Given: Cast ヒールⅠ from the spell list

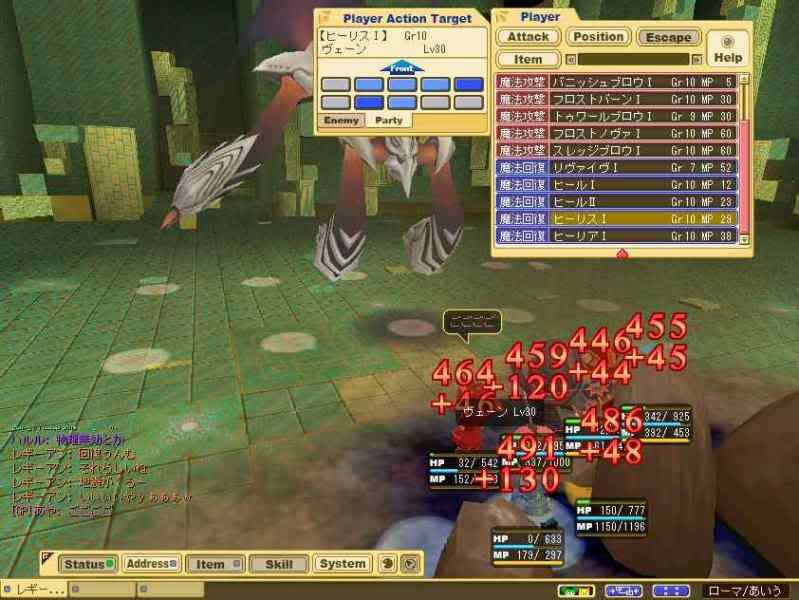Looking at the screenshot, I should coord(616,185).
